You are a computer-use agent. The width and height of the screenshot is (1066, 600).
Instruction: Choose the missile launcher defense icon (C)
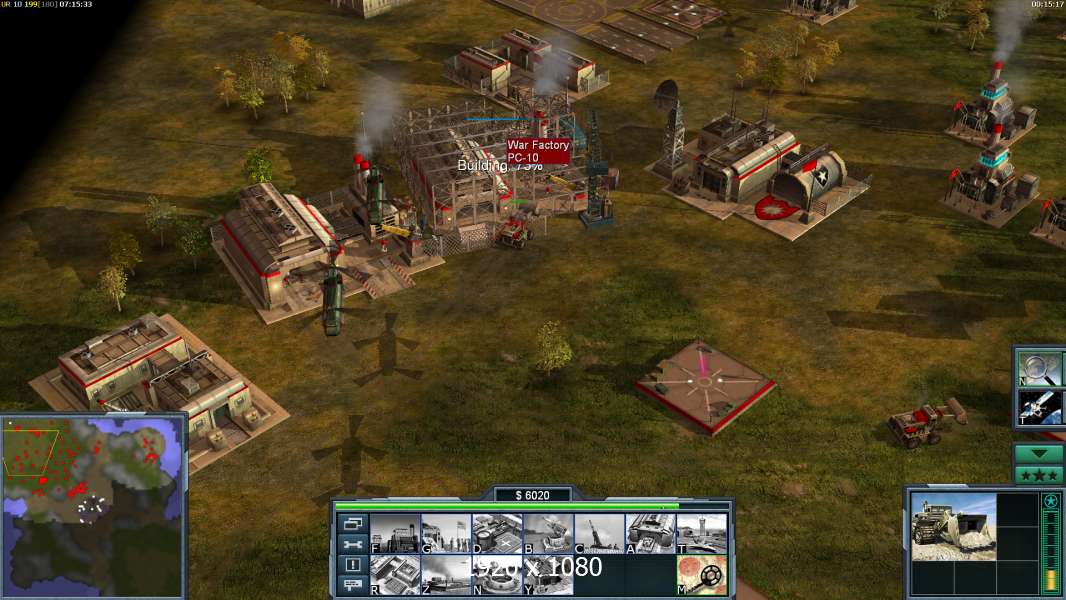(x=599, y=534)
